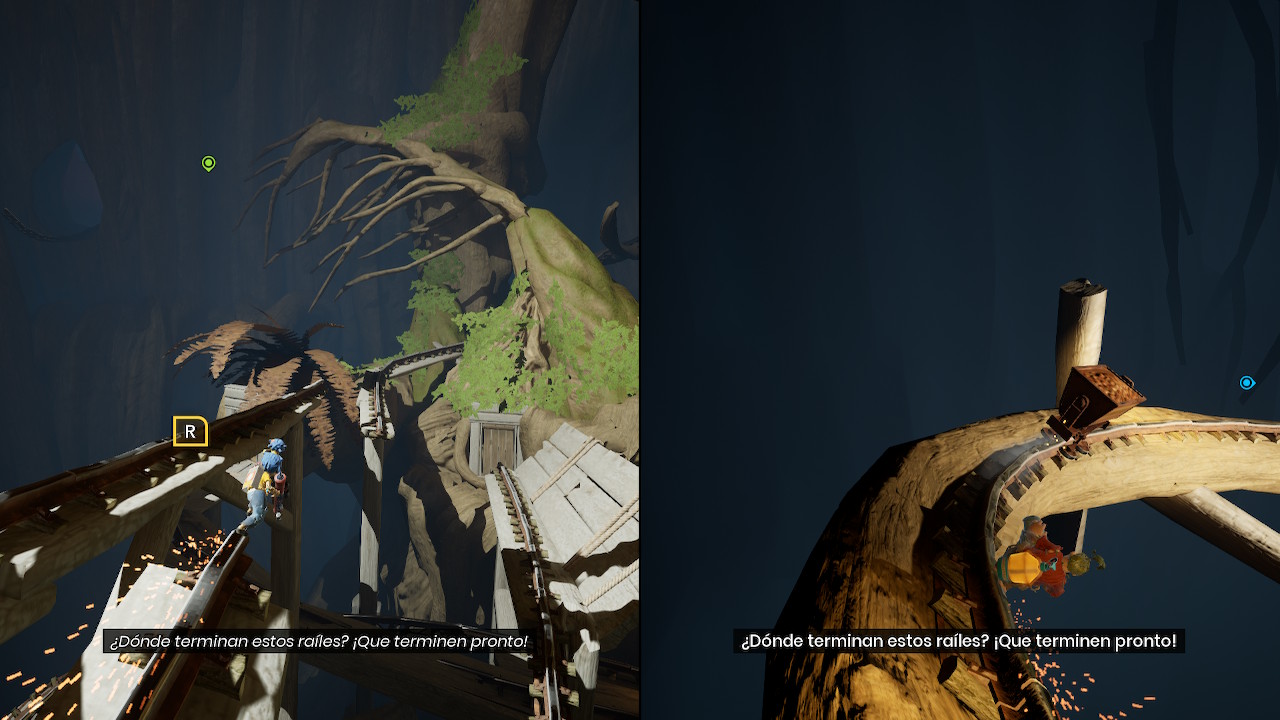Click the blue player location marker
1280x720 pixels.
pos(1246,383)
